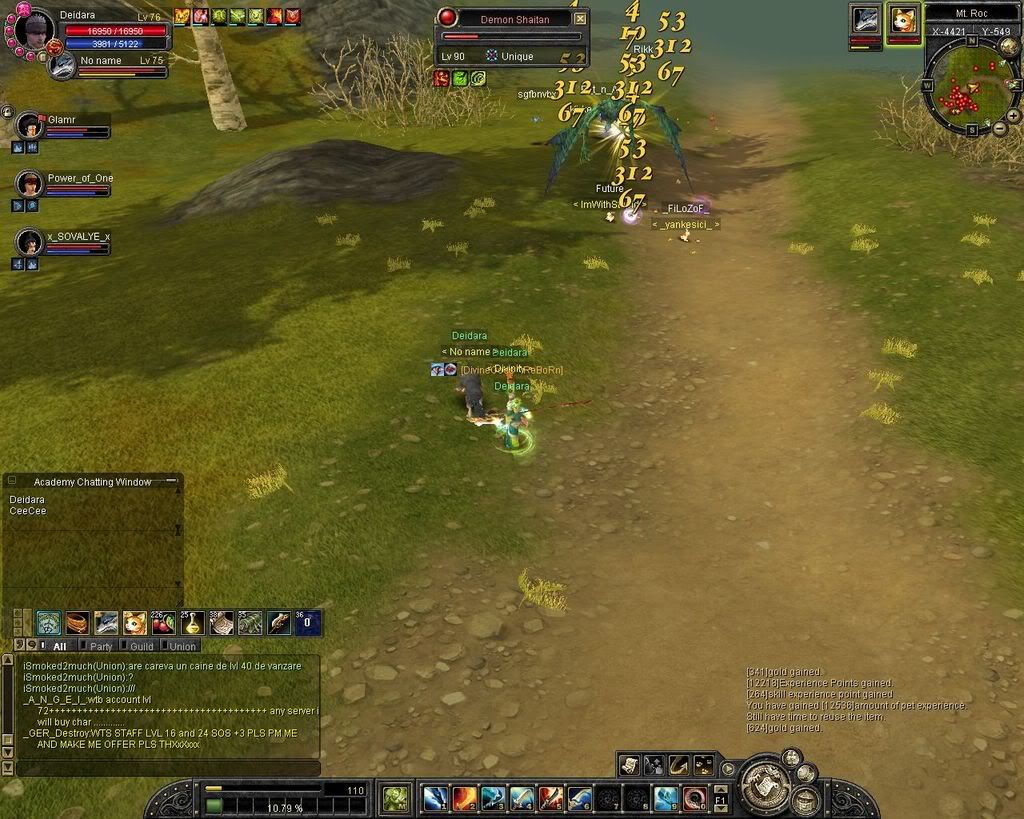Select the All chat tab

click(x=60, y=647)
